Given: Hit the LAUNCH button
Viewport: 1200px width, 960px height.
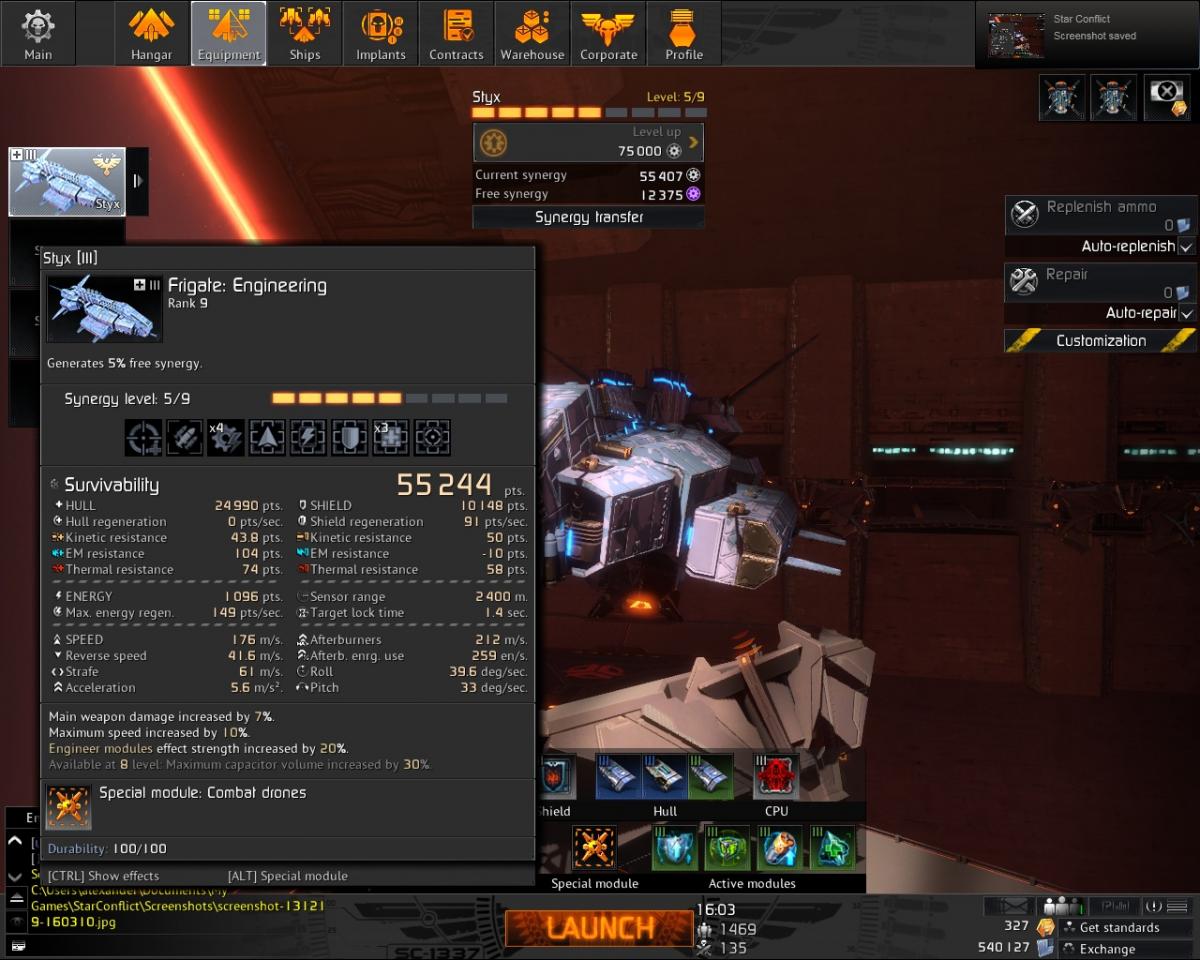Looking at the screenshot, I should 598,928.
